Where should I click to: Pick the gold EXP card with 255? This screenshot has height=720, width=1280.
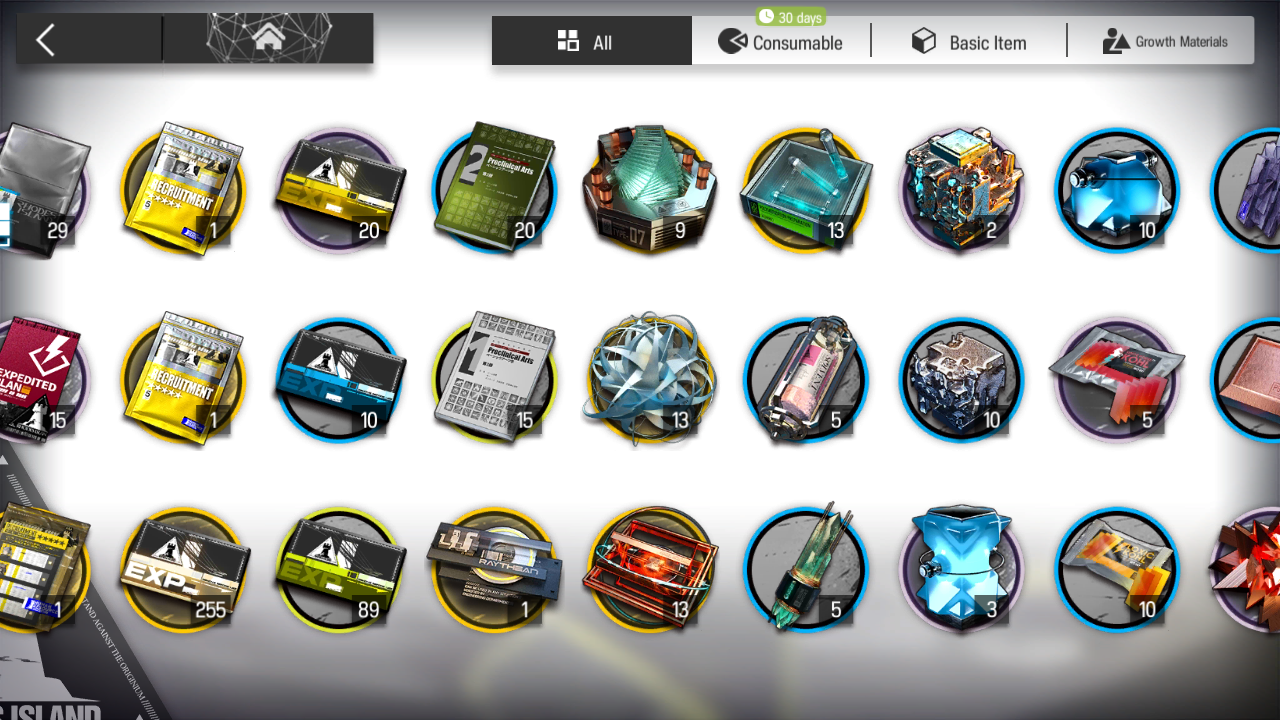184,570
